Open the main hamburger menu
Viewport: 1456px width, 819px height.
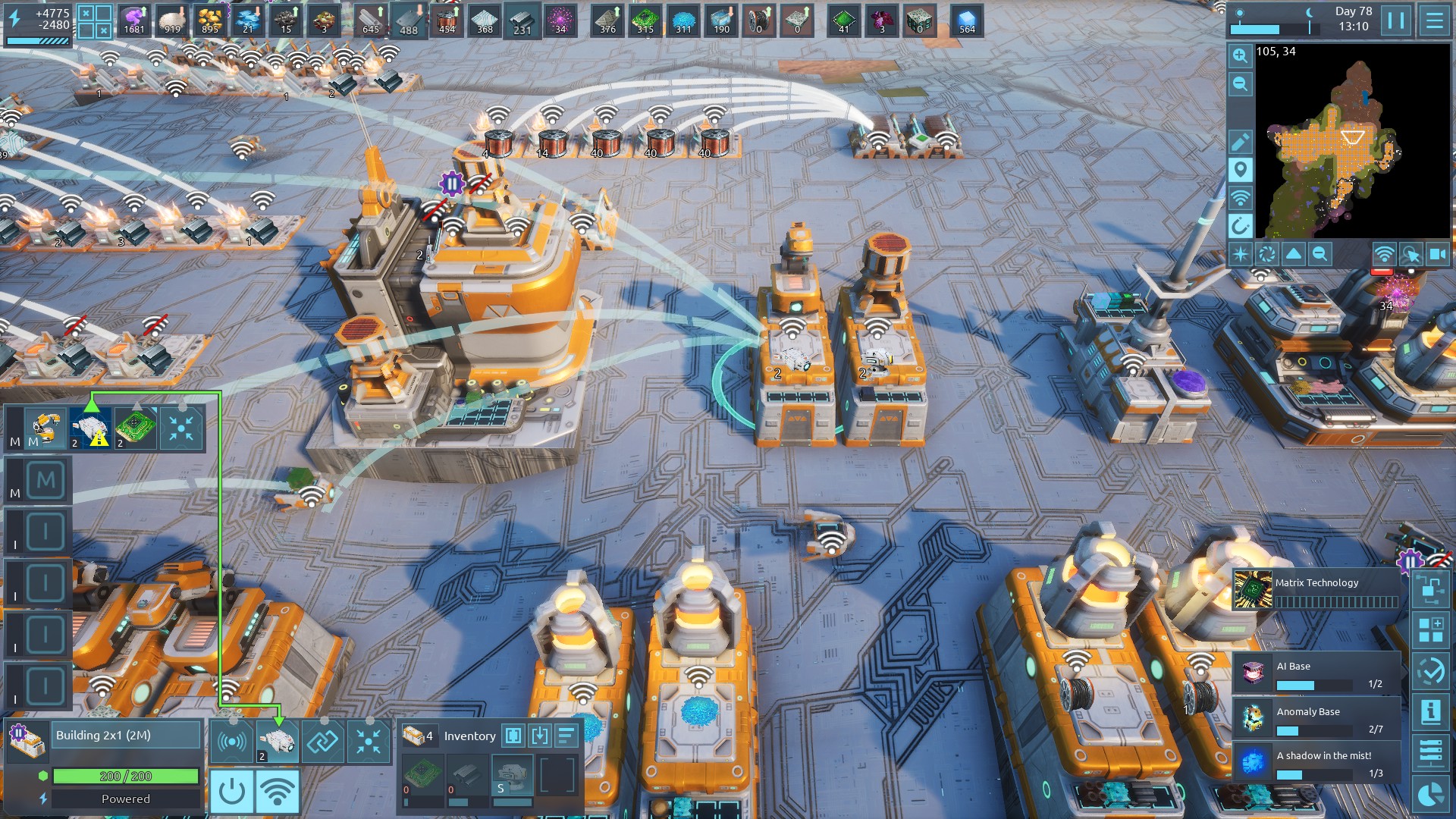pos(1434,20)
